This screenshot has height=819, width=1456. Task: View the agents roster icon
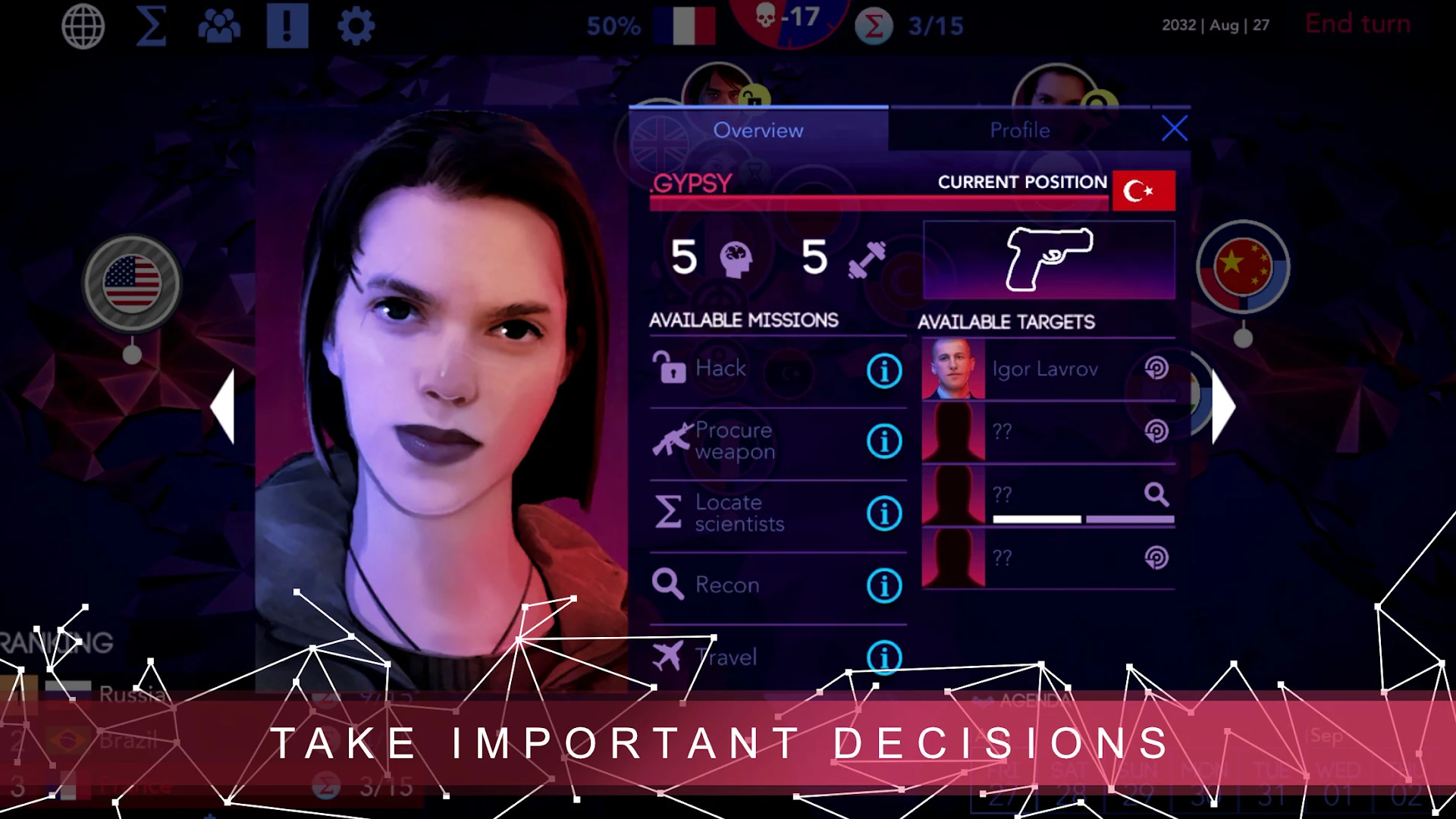pyautogui.click(x=221, y=24)
